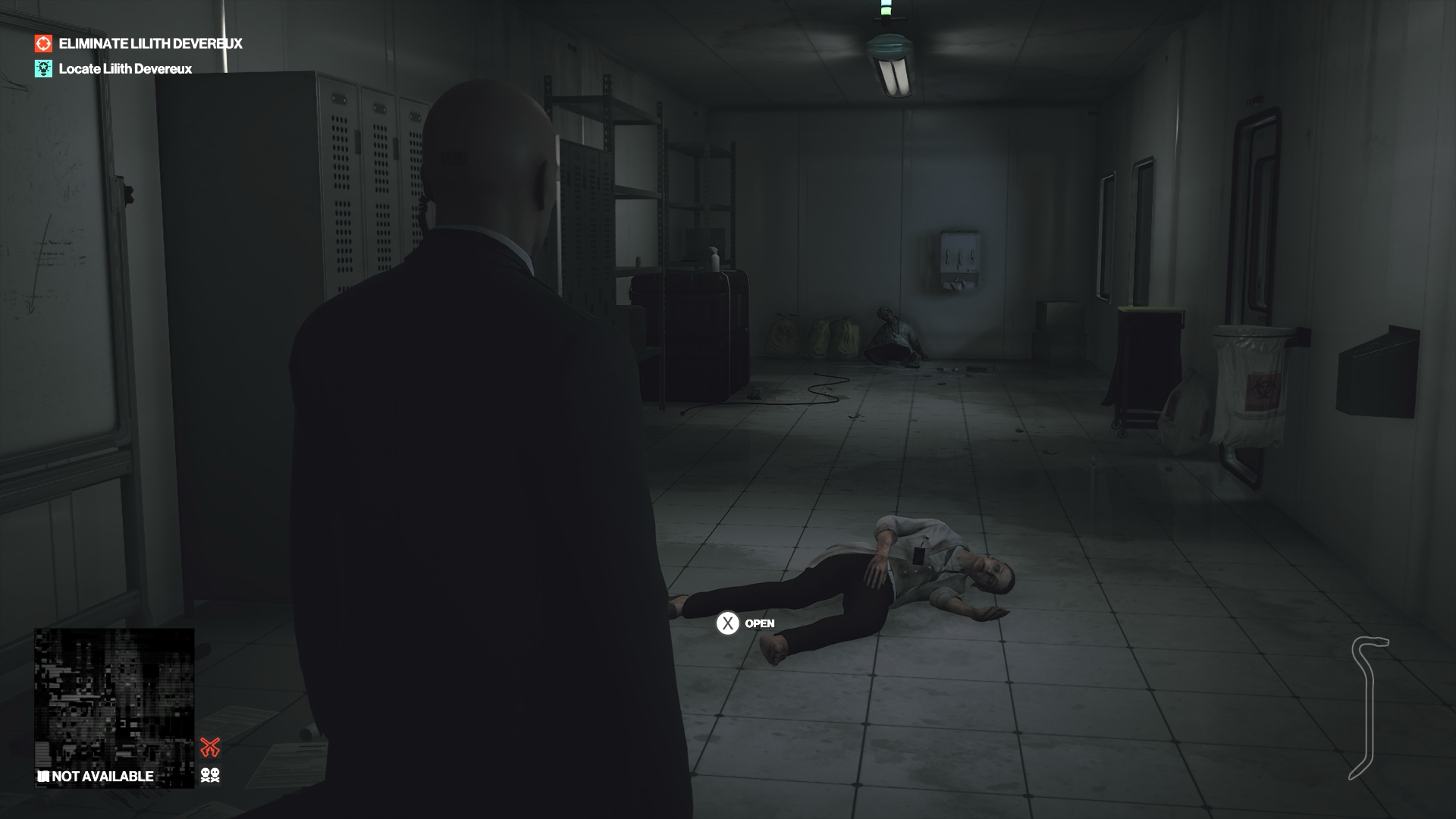Select the Eliminate Lilith Devereux objective
1456x819 pixels.
pos(150,44)
